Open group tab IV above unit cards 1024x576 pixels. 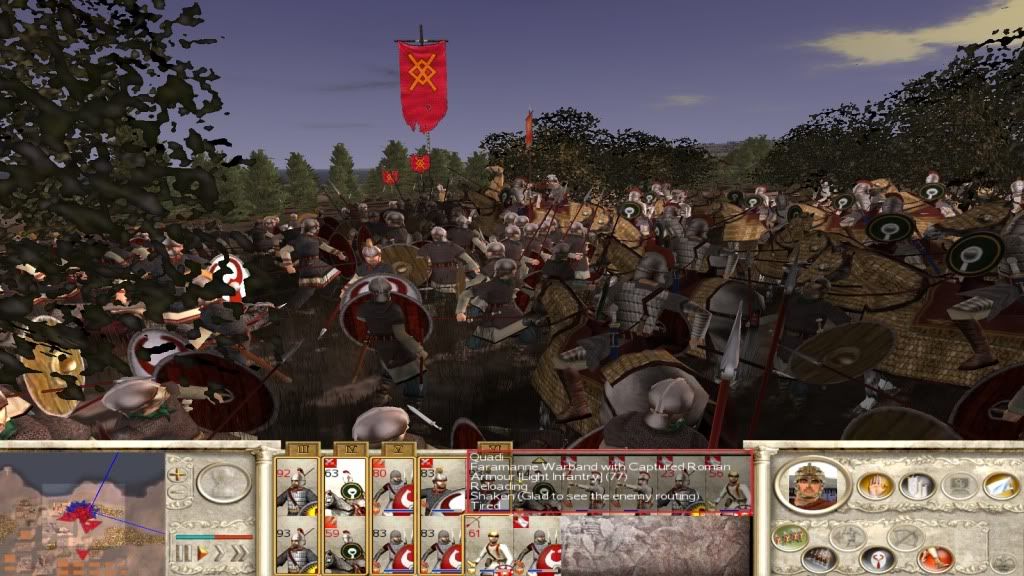coord(344,450)
